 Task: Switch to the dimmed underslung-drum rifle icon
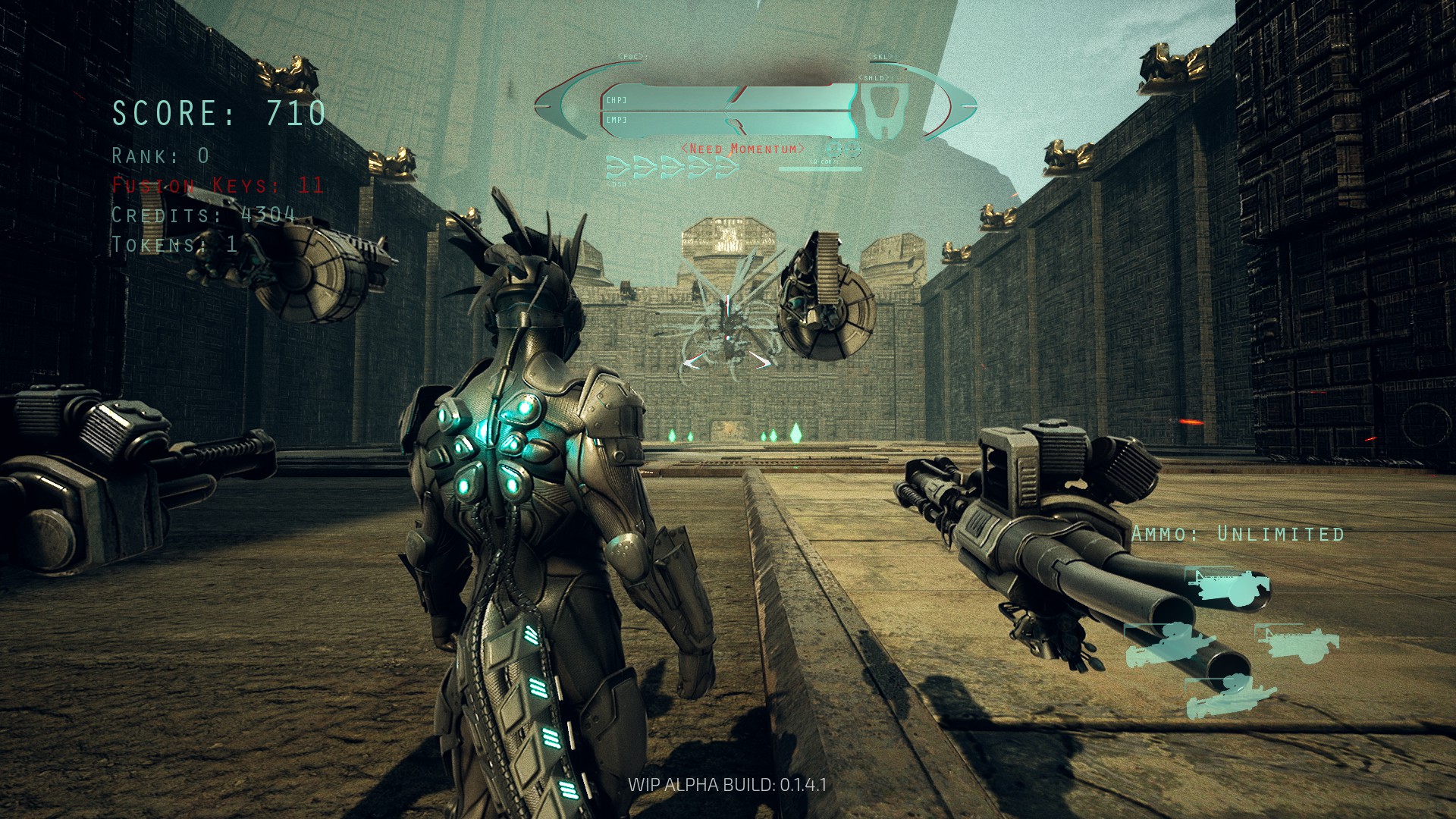point(1298,642)
